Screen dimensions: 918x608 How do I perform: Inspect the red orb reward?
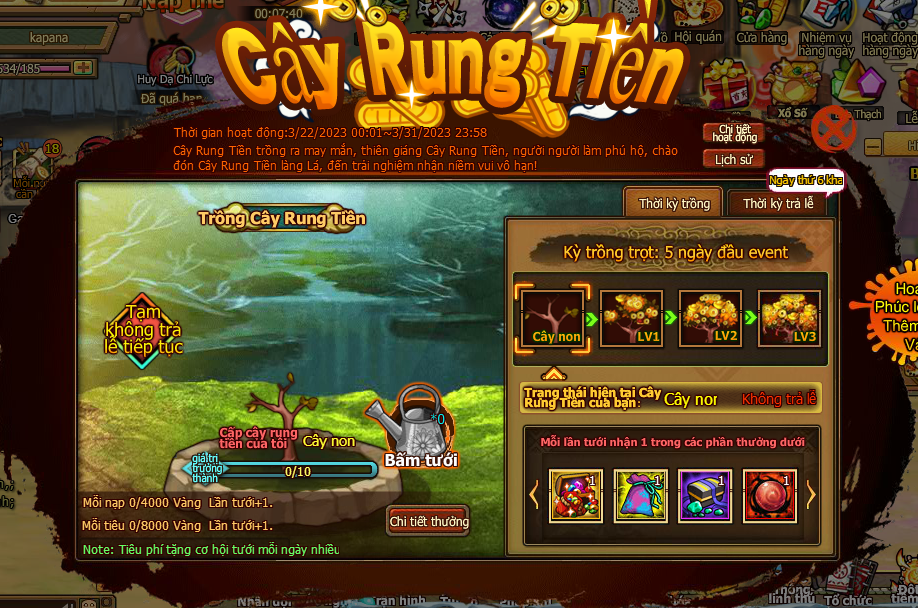(x=770, y=495)
